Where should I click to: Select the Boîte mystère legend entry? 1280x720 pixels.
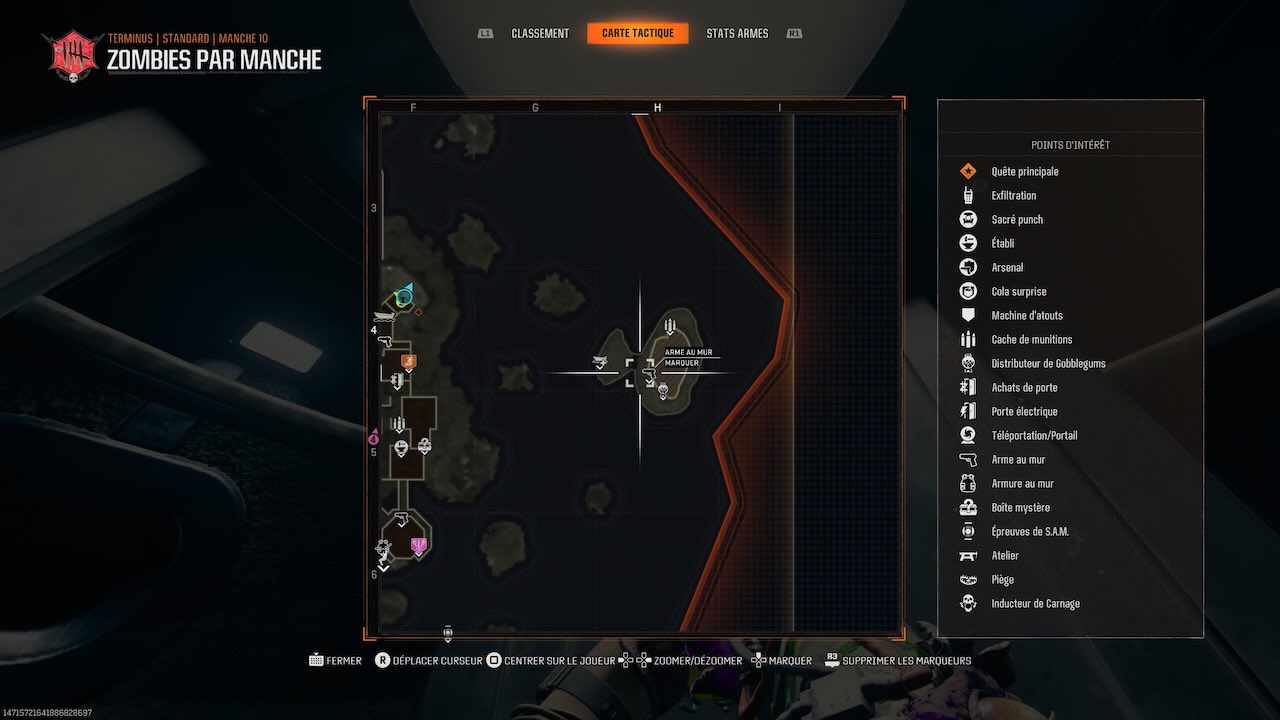point(1020,507)
